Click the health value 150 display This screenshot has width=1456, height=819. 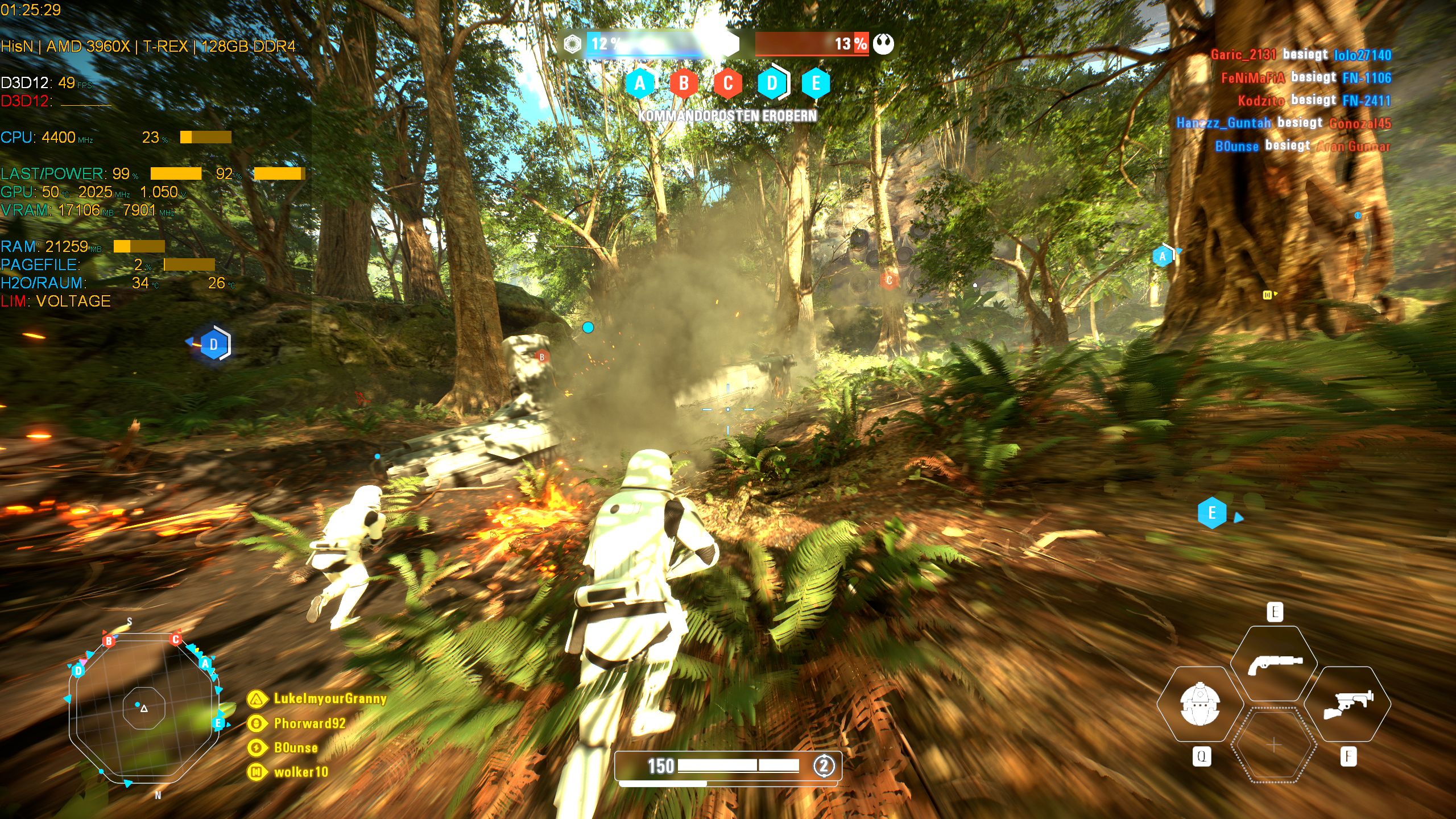[x=661, y=766]
